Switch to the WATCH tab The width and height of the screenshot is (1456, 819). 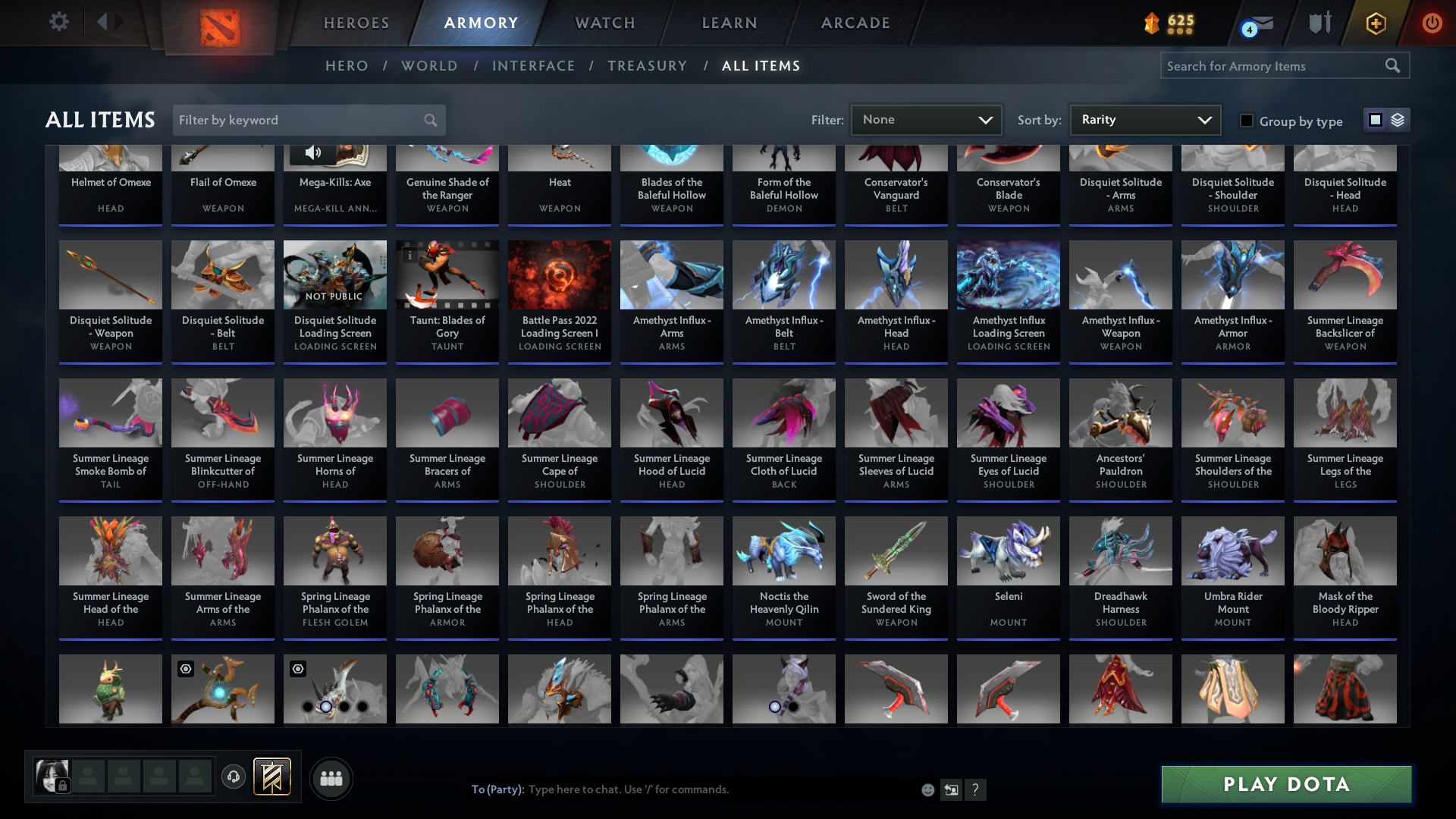[x=604, y=23]
